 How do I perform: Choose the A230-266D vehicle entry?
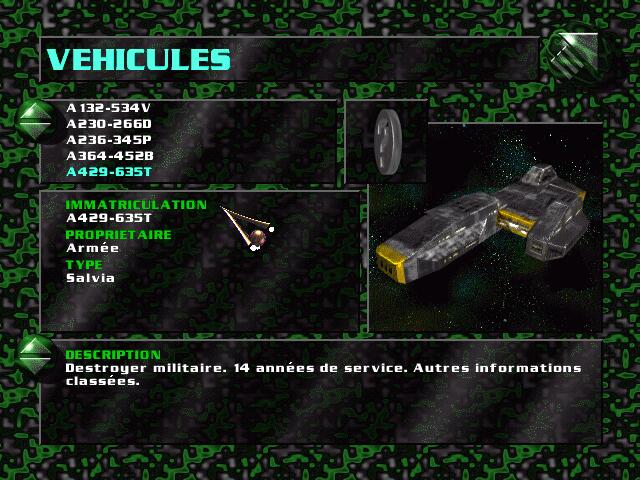[108, 124]
